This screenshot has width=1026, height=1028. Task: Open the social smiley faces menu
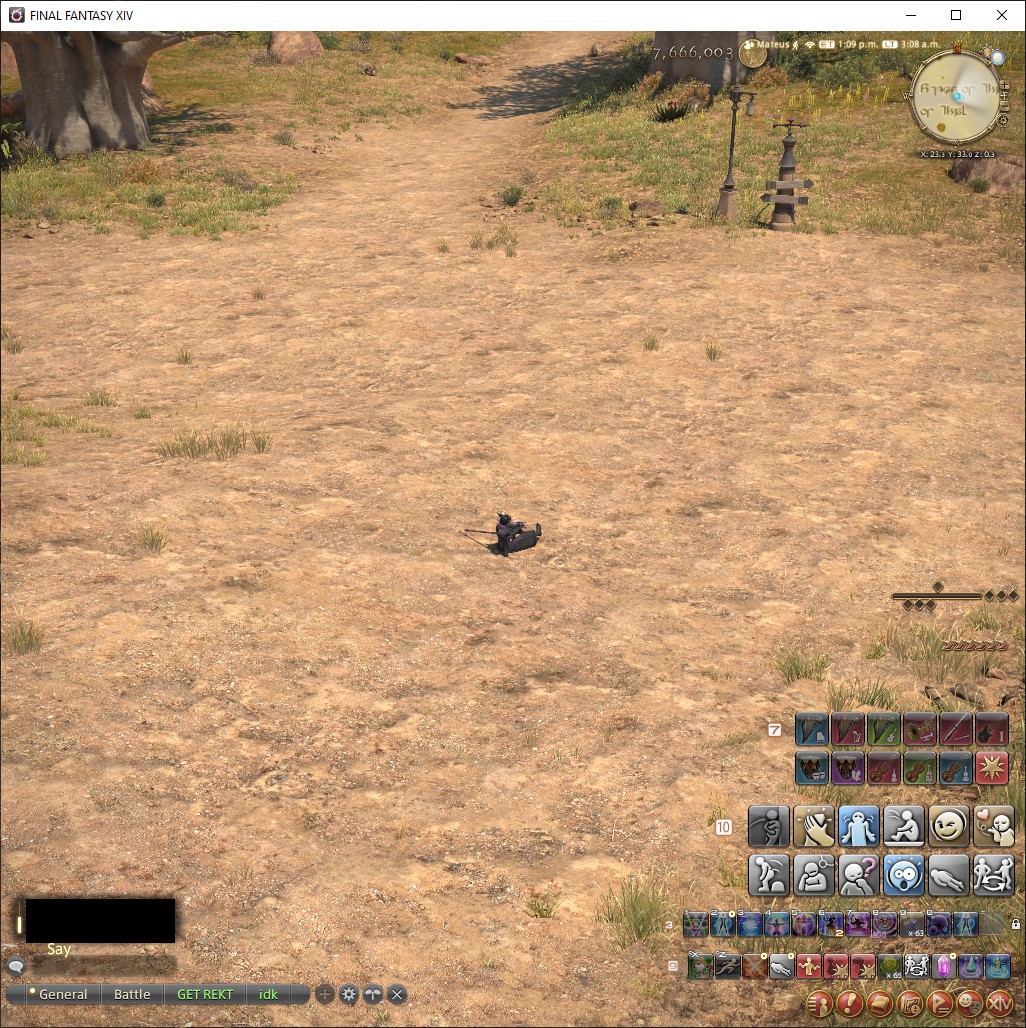(x=968, y=1003)
